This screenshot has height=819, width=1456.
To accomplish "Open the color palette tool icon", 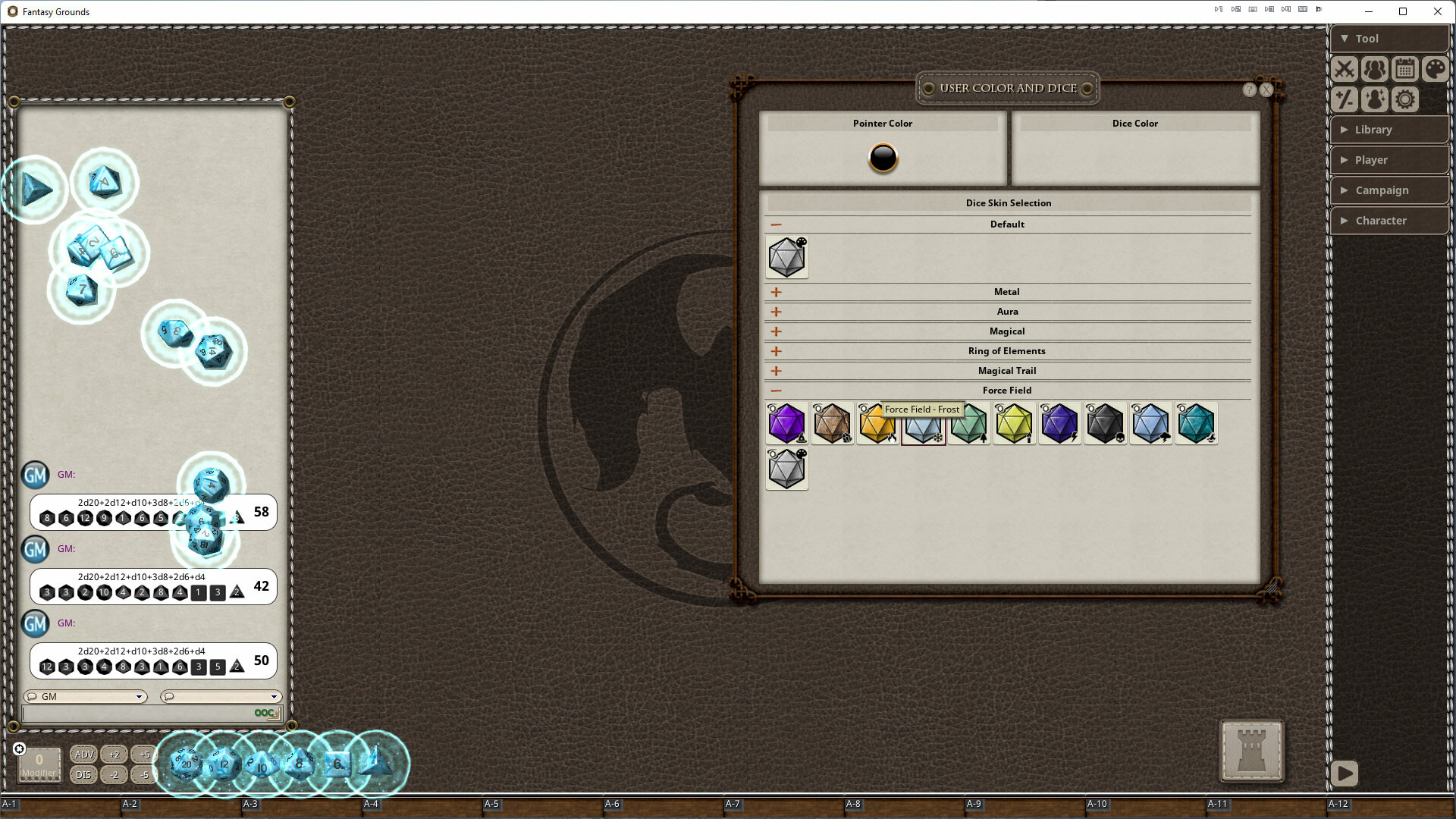I will [x=1435, y=69].
